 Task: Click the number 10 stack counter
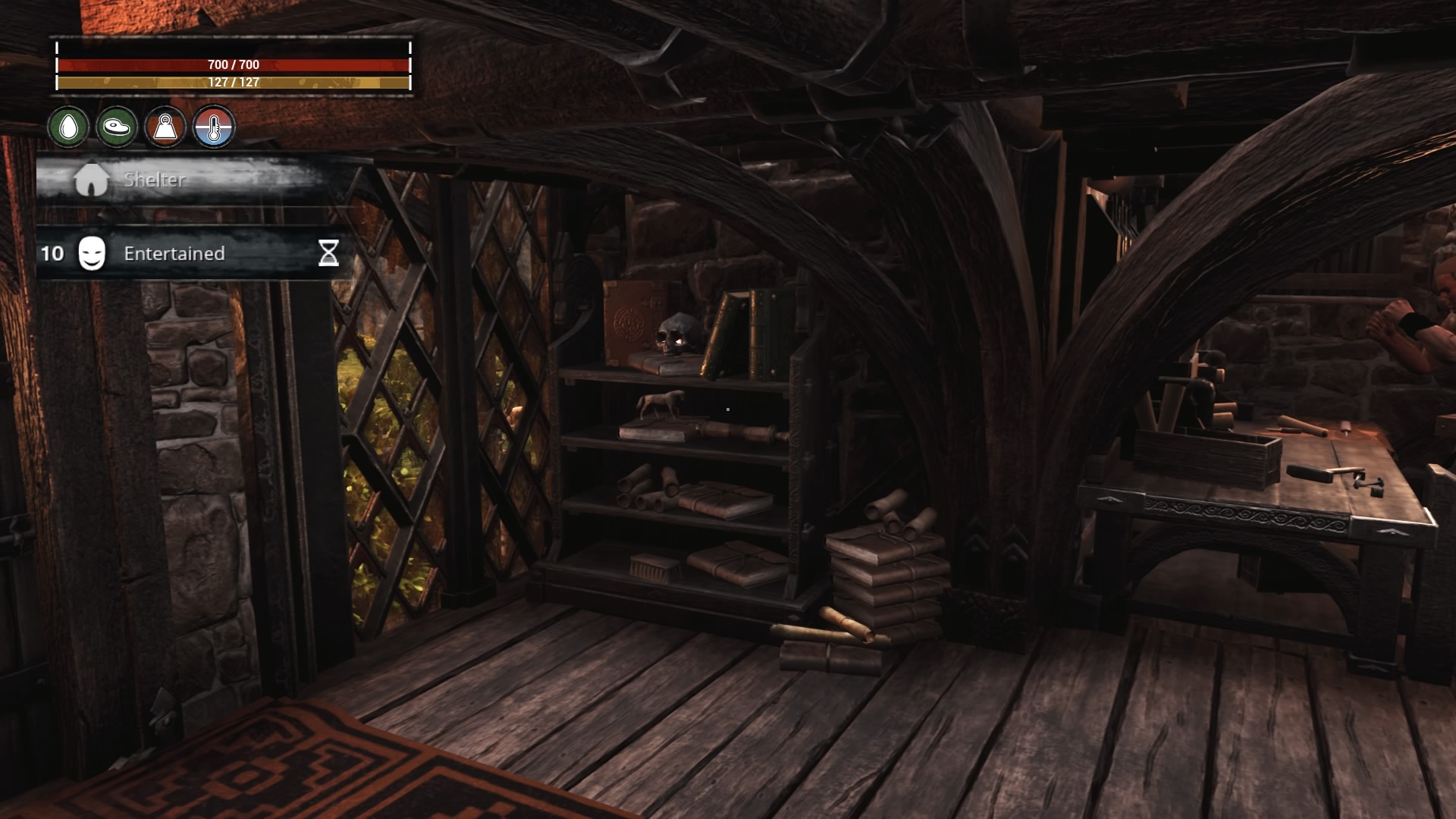[x=52, y=253]
